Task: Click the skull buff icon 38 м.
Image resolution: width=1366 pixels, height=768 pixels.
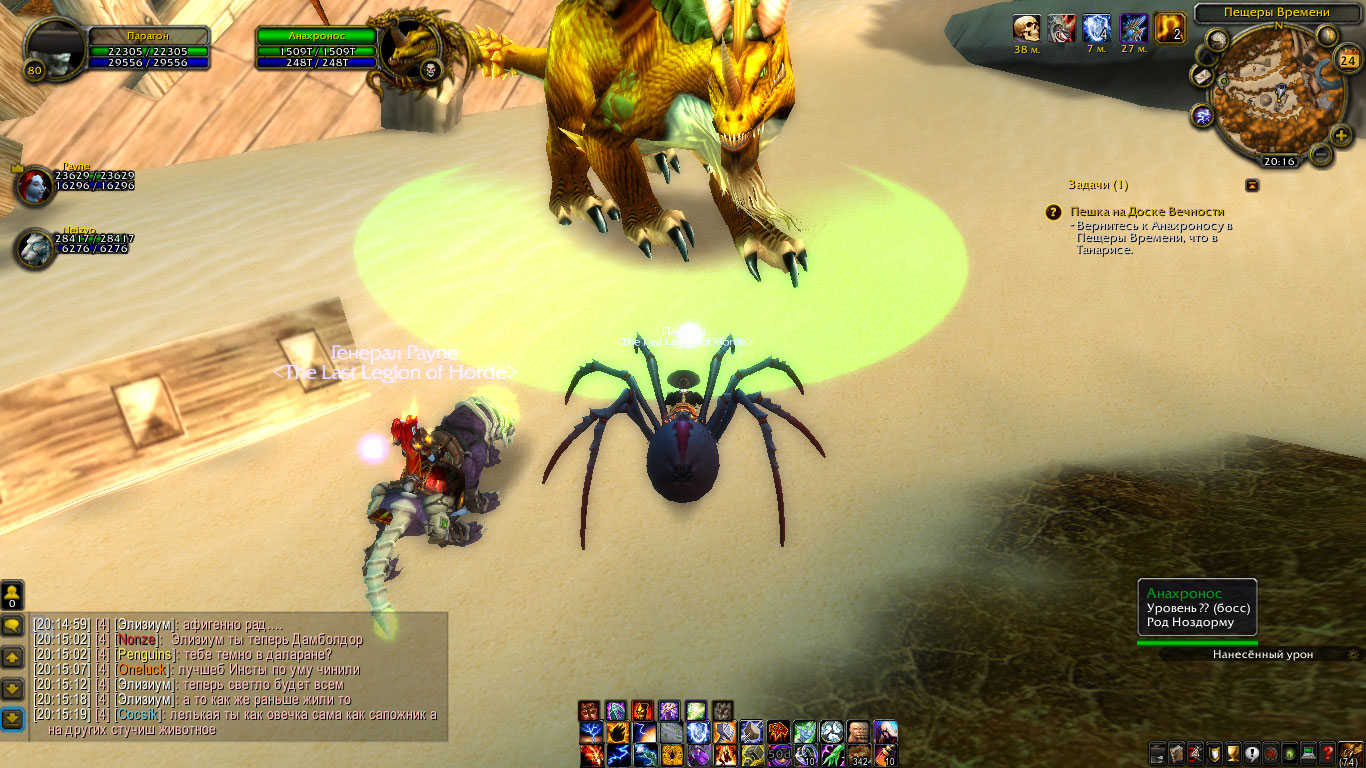Action: pyautogui.click(x=1026, y=28)
